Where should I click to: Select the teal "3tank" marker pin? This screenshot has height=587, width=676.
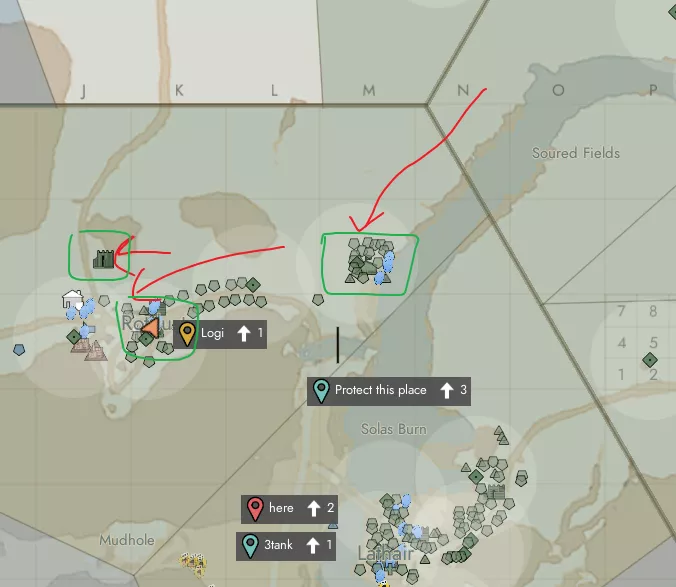pyautogui.click(x=250, y=545)
